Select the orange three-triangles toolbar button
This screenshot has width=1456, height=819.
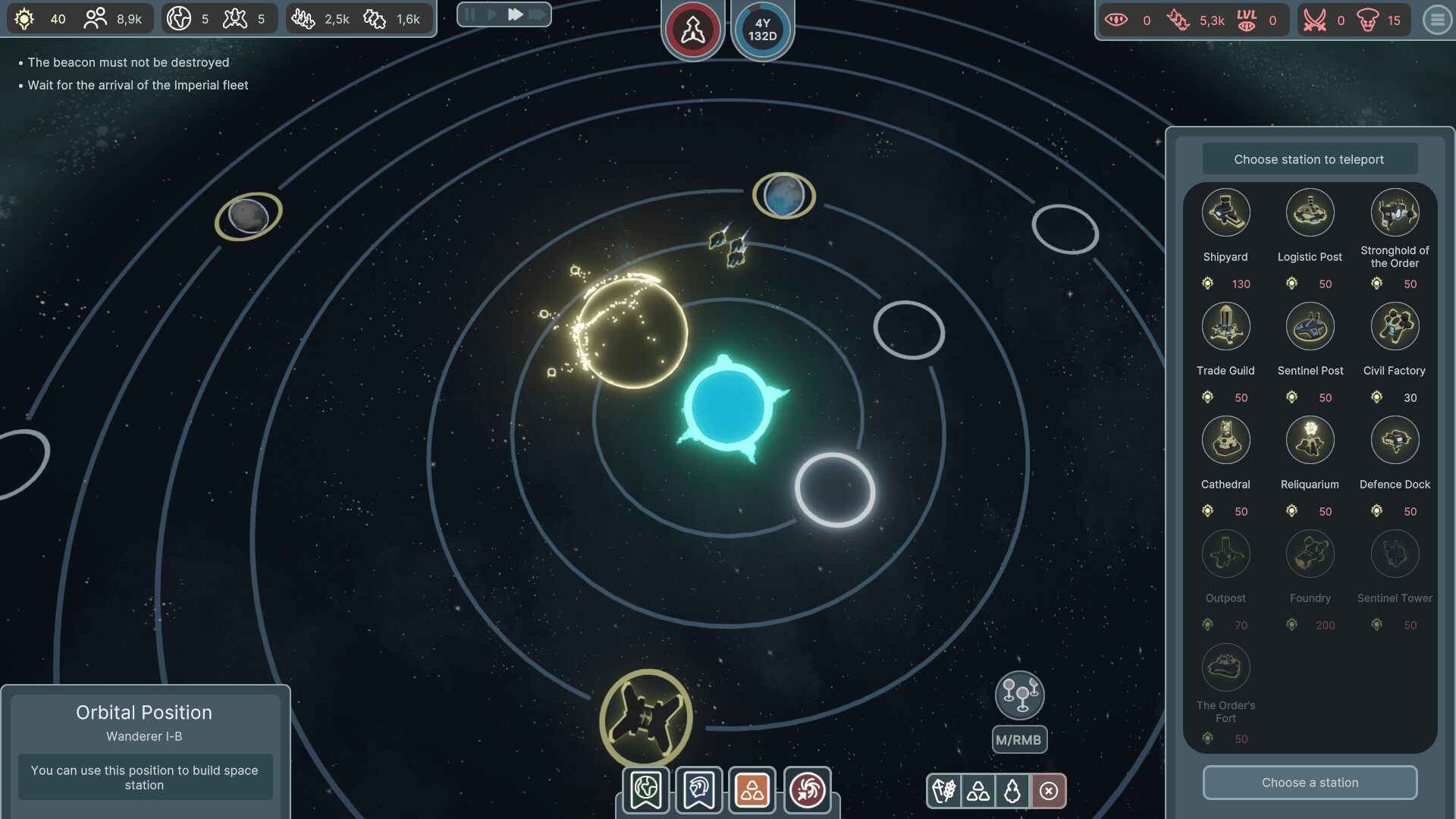752,790
